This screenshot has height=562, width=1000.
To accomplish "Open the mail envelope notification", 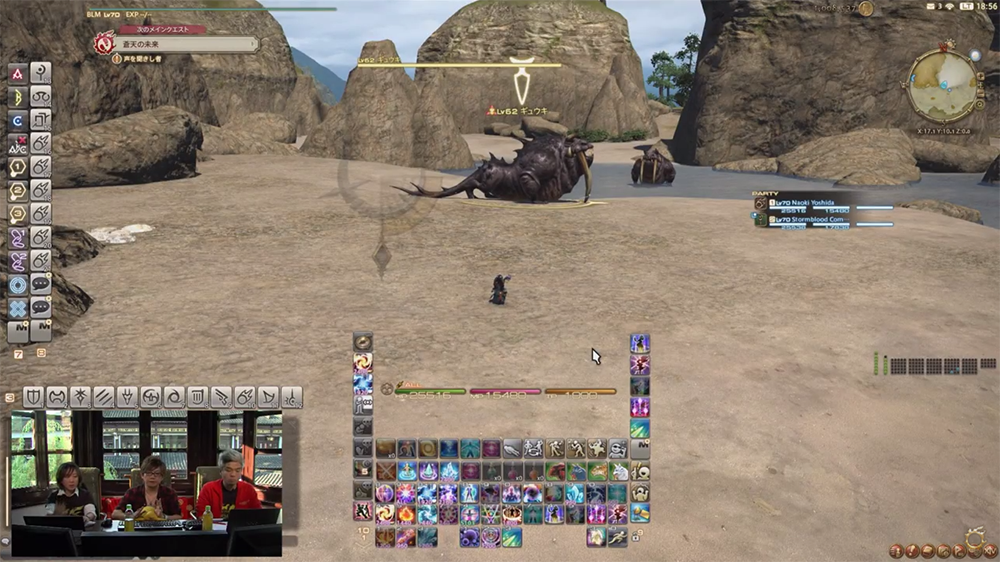I will 933,8.
